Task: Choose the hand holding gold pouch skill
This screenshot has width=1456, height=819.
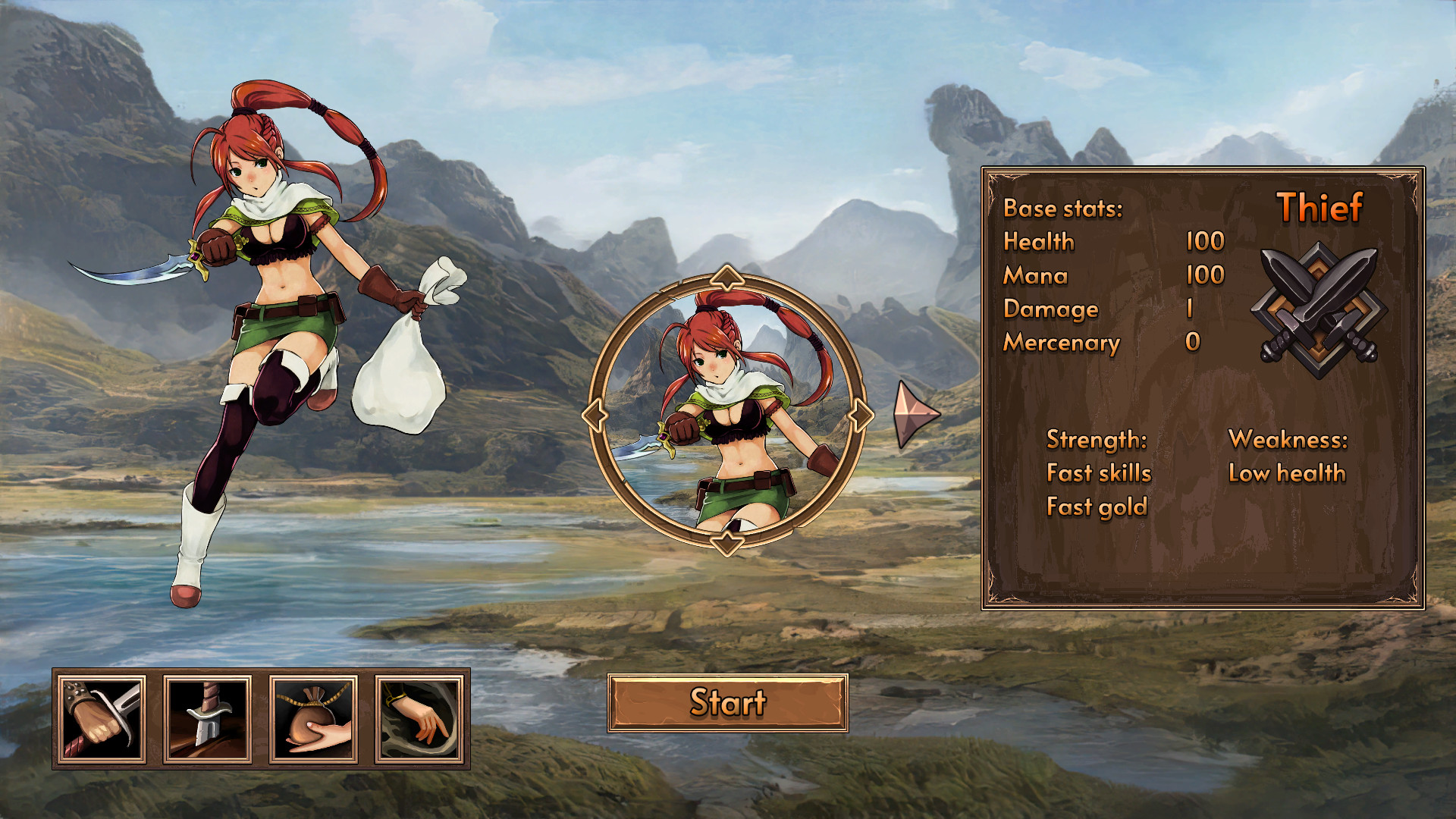Action: (313, 719)
